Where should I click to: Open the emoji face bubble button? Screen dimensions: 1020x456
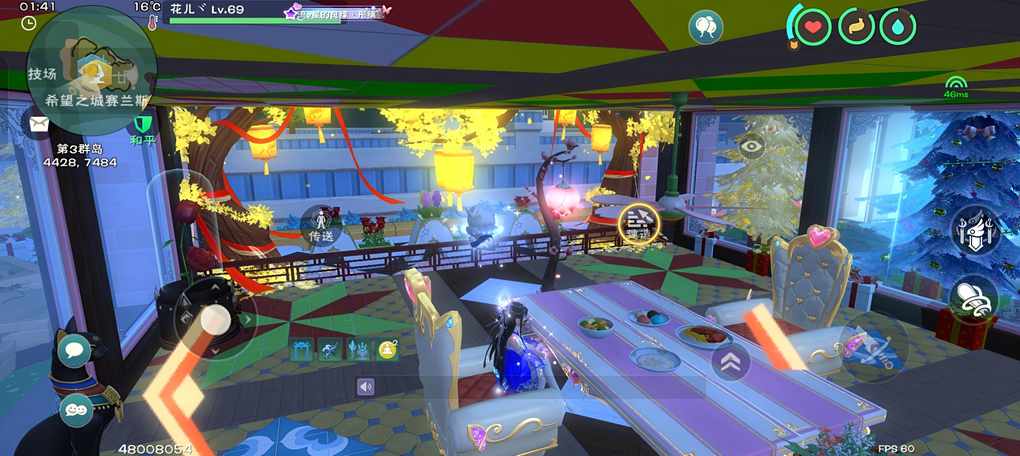pyautogui.click(x=76, y=409)
